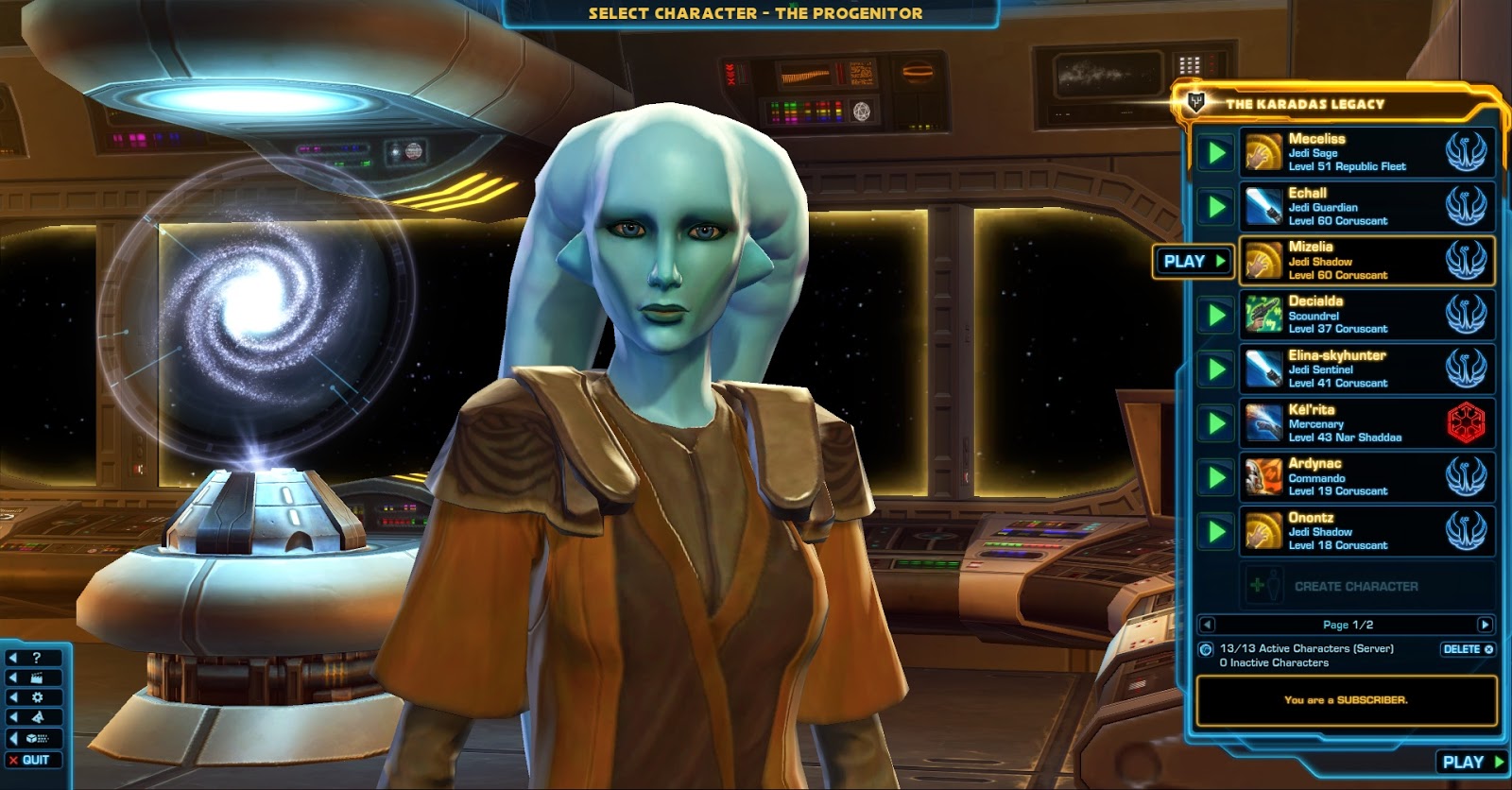The width and height of the screenshot is (1512, 790).
Task: Open the community menu
Action: [x=38, y=716]
